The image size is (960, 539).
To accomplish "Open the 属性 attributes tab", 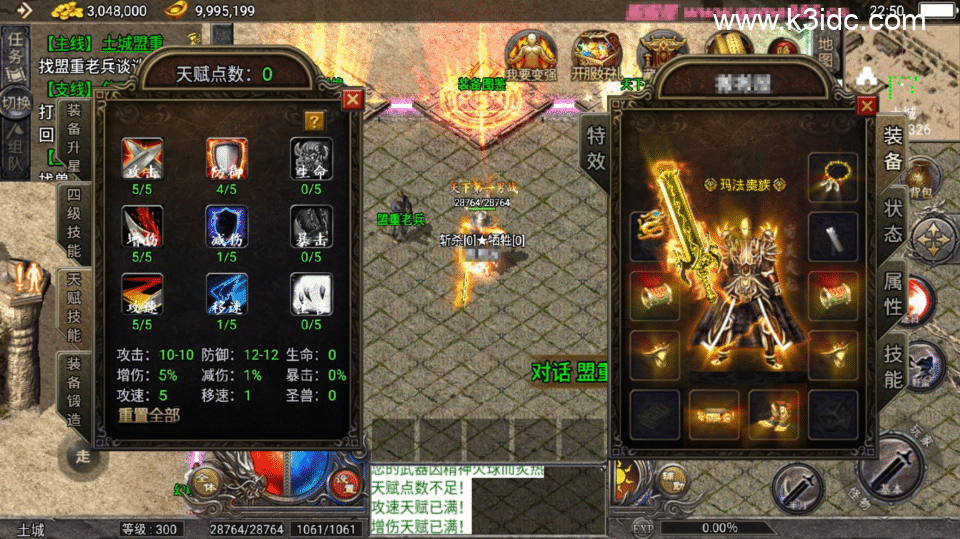I will point(892,294).
